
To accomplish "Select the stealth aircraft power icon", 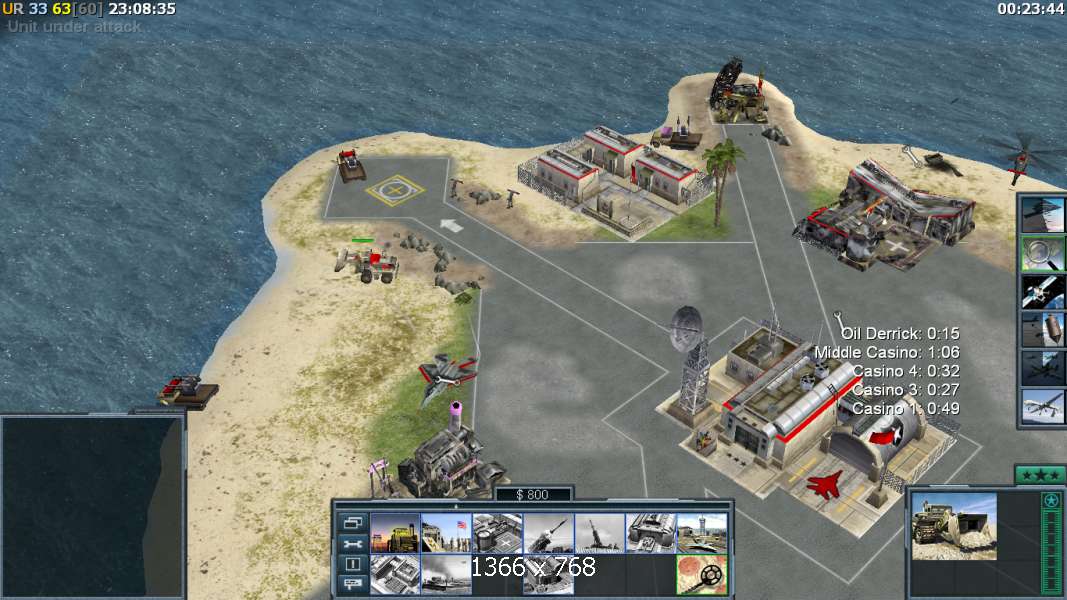I will click(x=1042, y=215).
